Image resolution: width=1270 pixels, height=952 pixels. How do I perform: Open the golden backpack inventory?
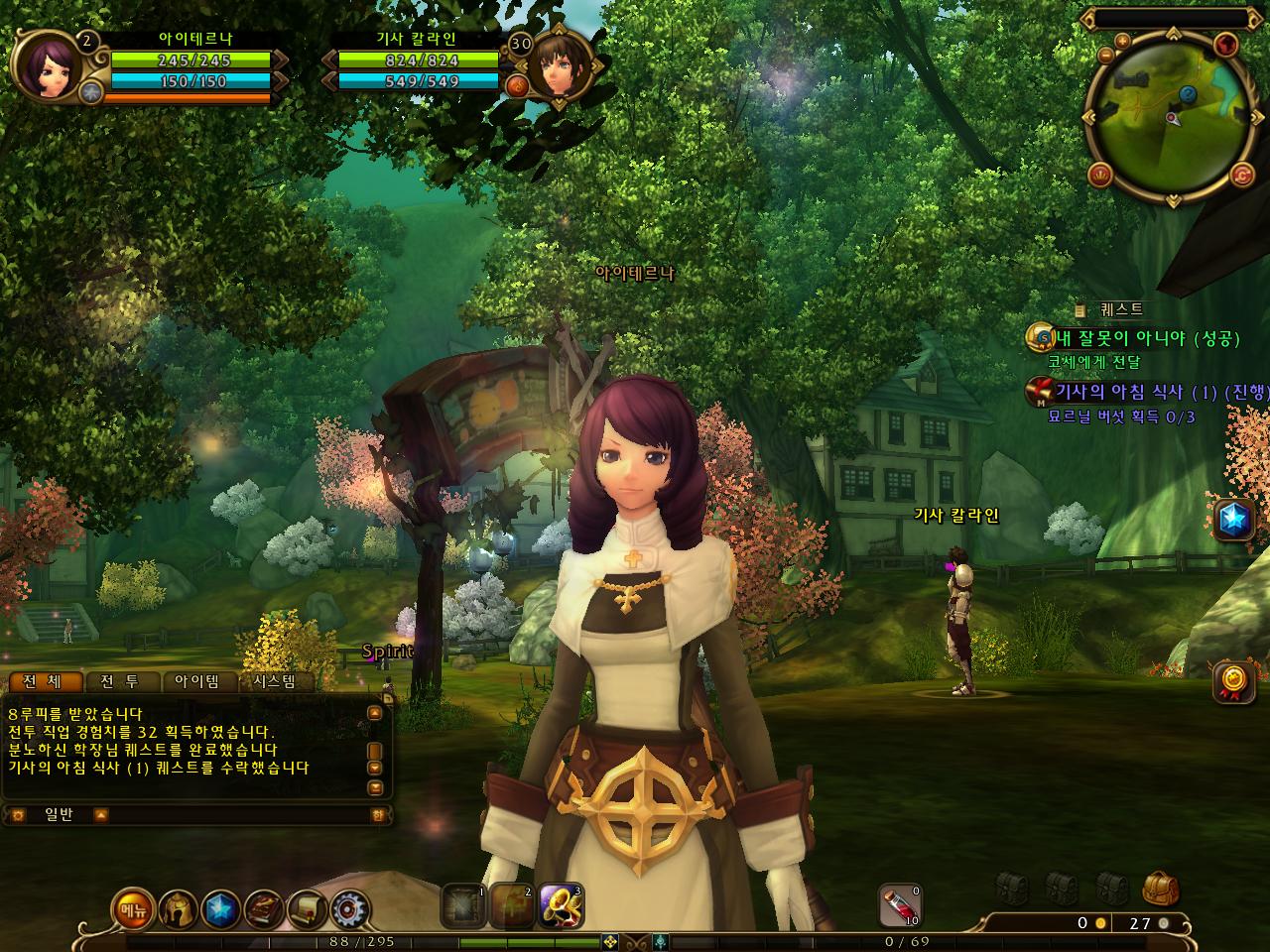1159,888
